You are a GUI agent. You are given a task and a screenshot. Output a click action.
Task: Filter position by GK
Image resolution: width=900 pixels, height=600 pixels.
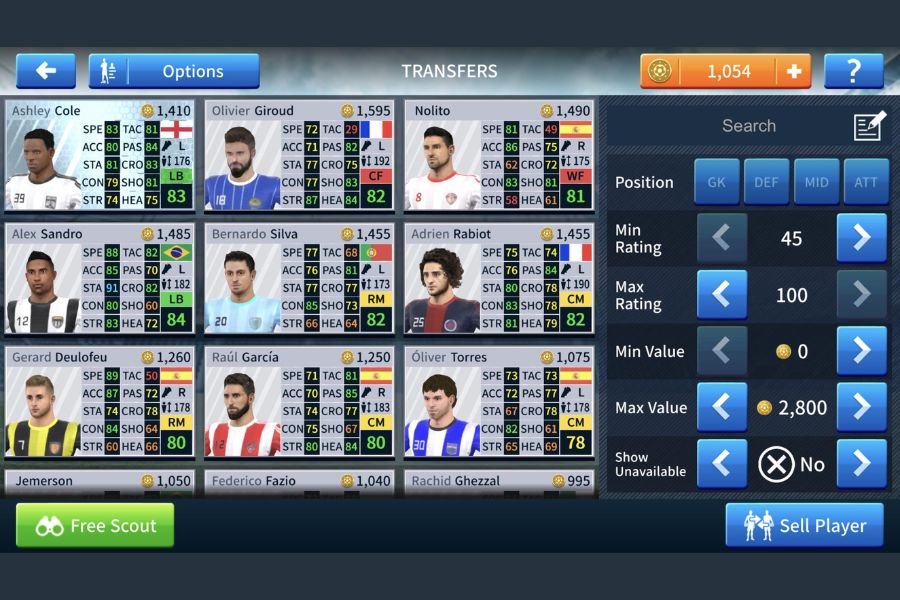click(717, 182)
